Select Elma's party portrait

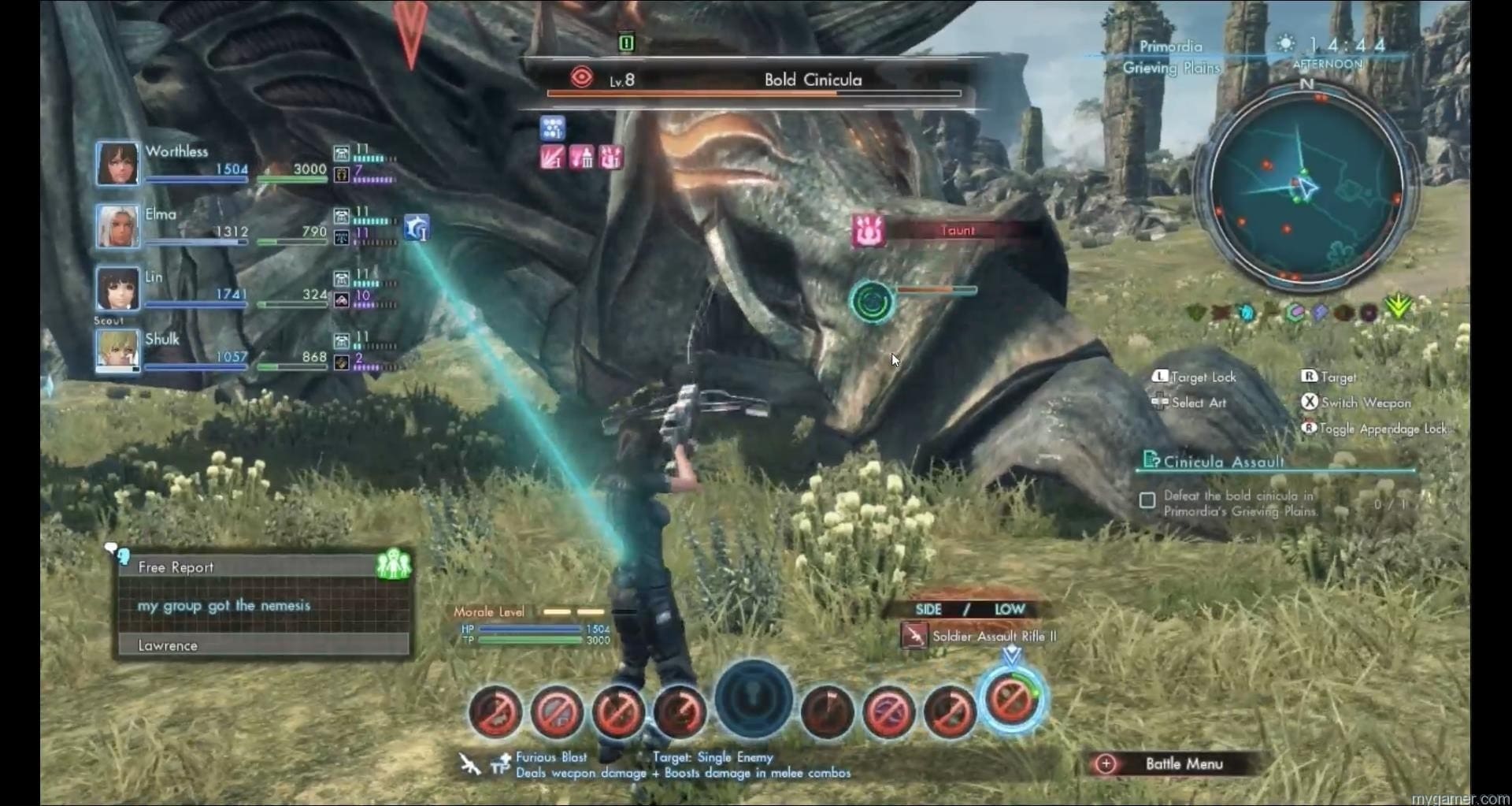pyautogui.click(x=117, y=225)
